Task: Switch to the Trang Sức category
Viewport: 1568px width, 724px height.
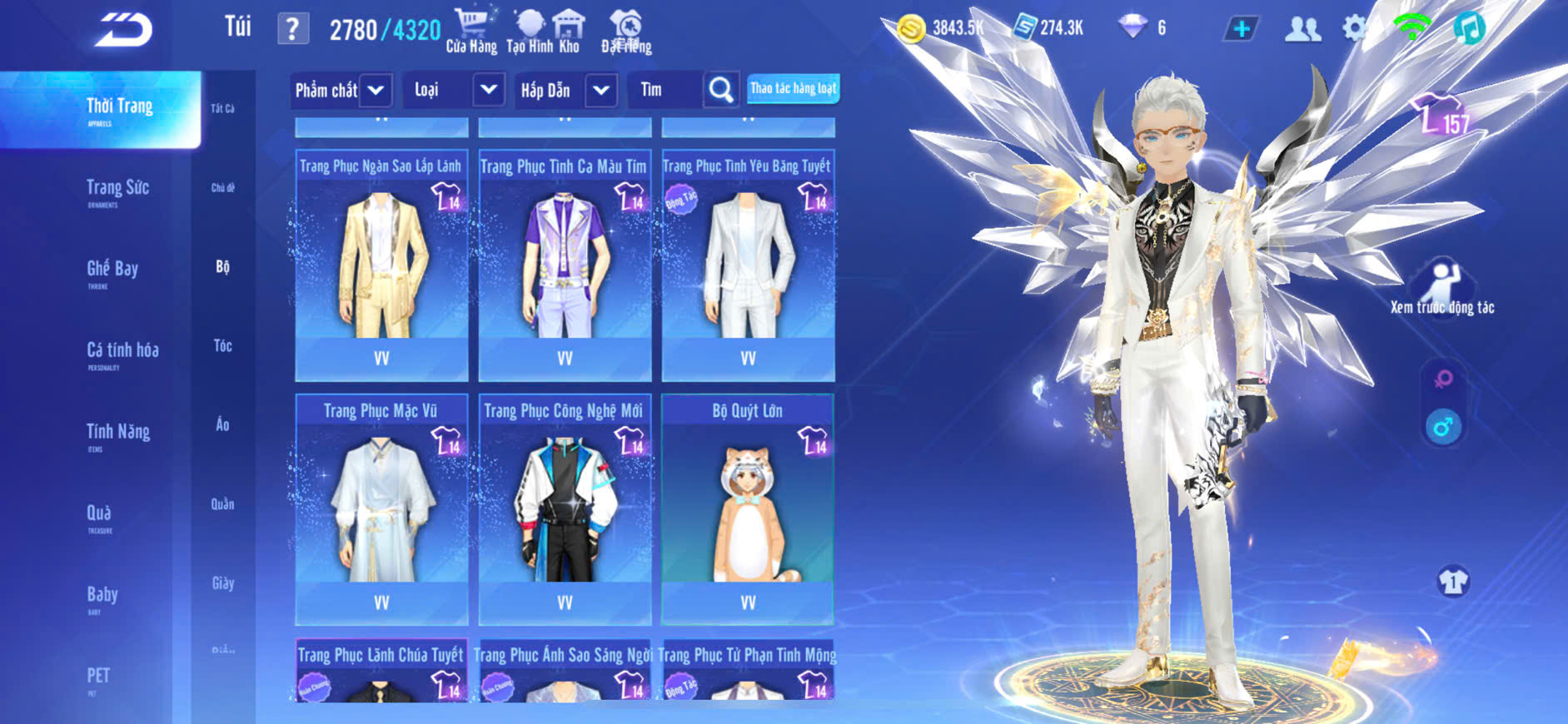Action: pos(117,190)
